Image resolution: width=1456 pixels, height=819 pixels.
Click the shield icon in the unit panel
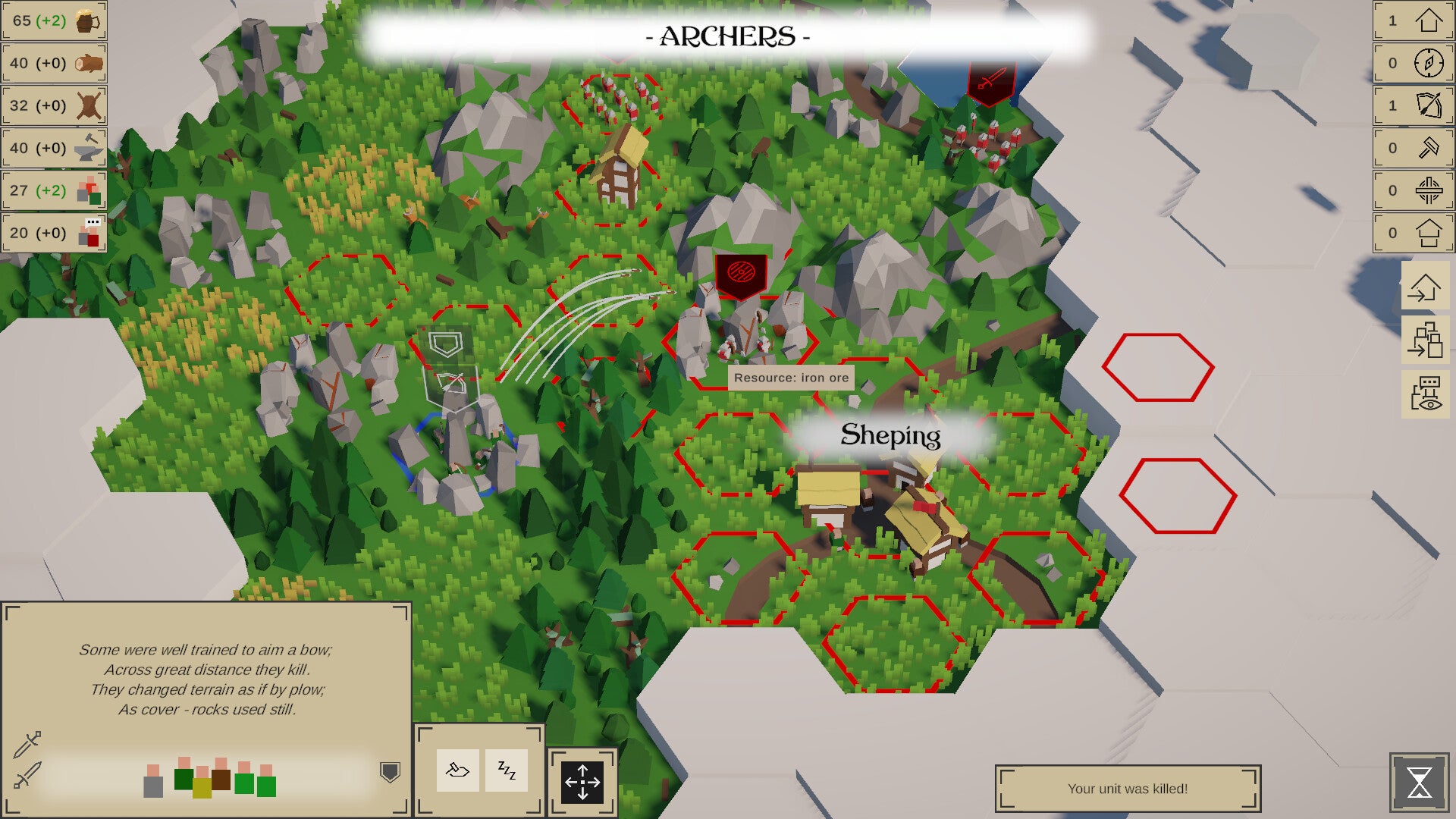[390, 772]
